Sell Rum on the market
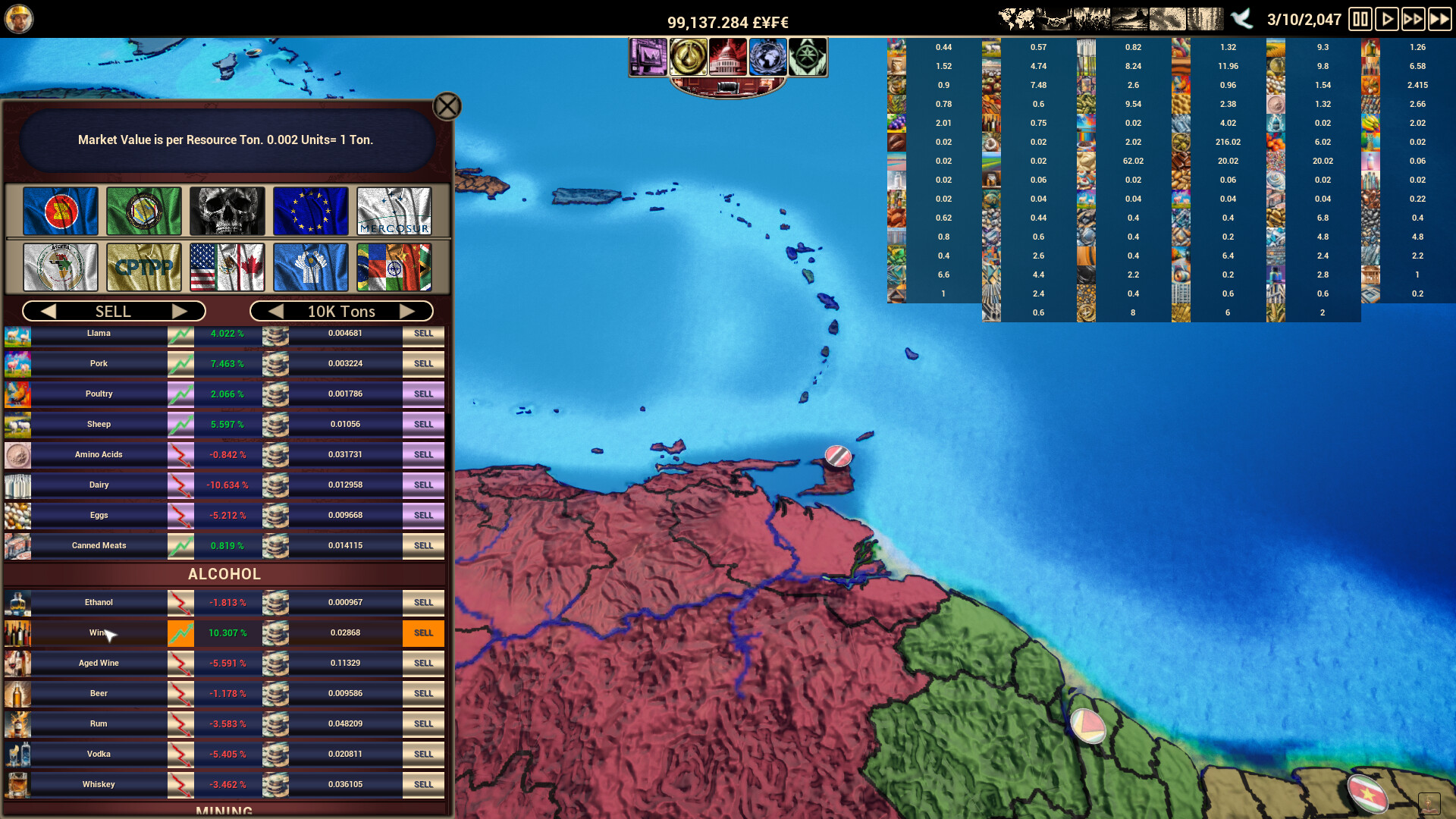 point(422,723)
